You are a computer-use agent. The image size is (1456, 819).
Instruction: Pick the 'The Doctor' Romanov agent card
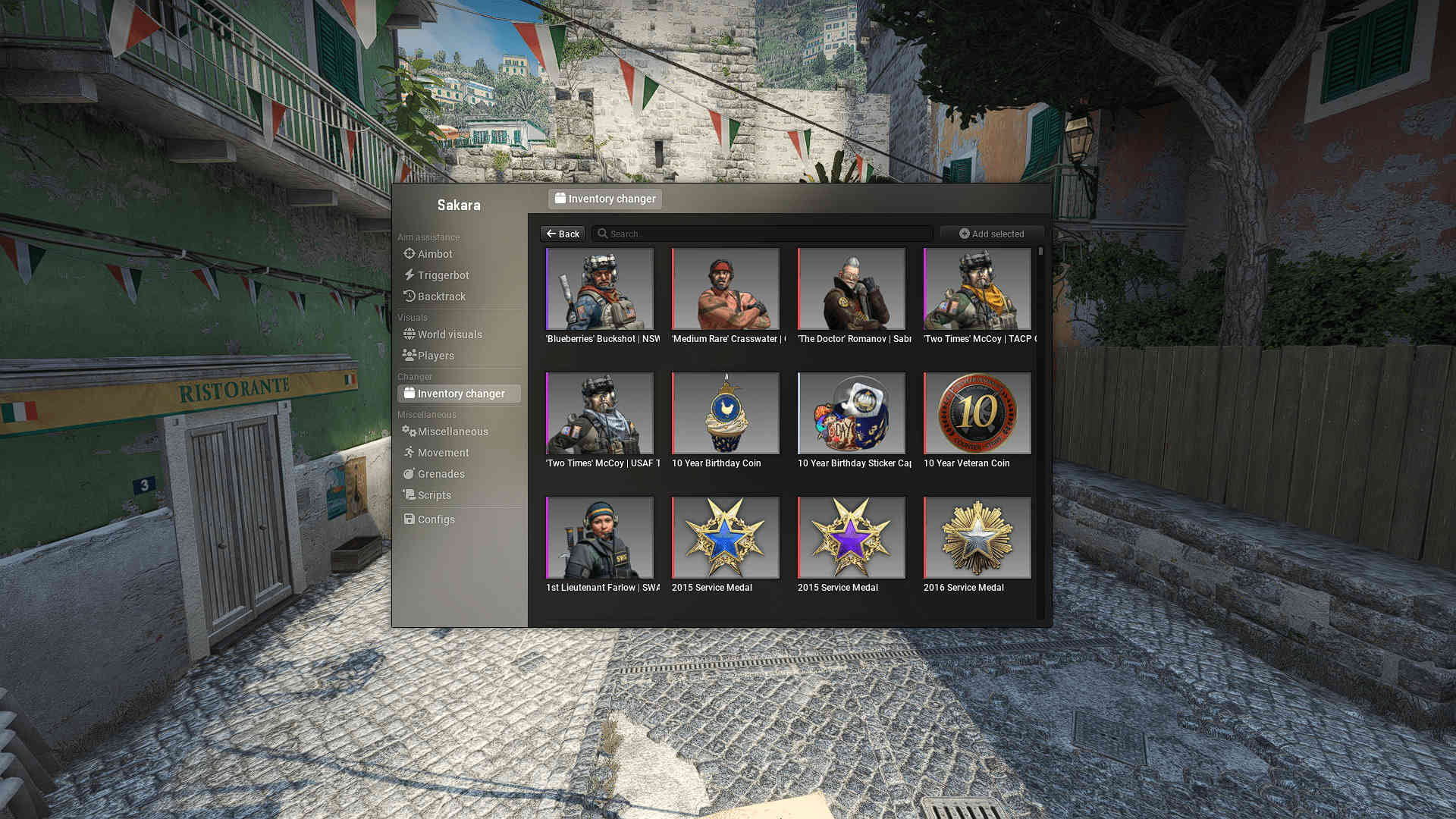(851, 289)
